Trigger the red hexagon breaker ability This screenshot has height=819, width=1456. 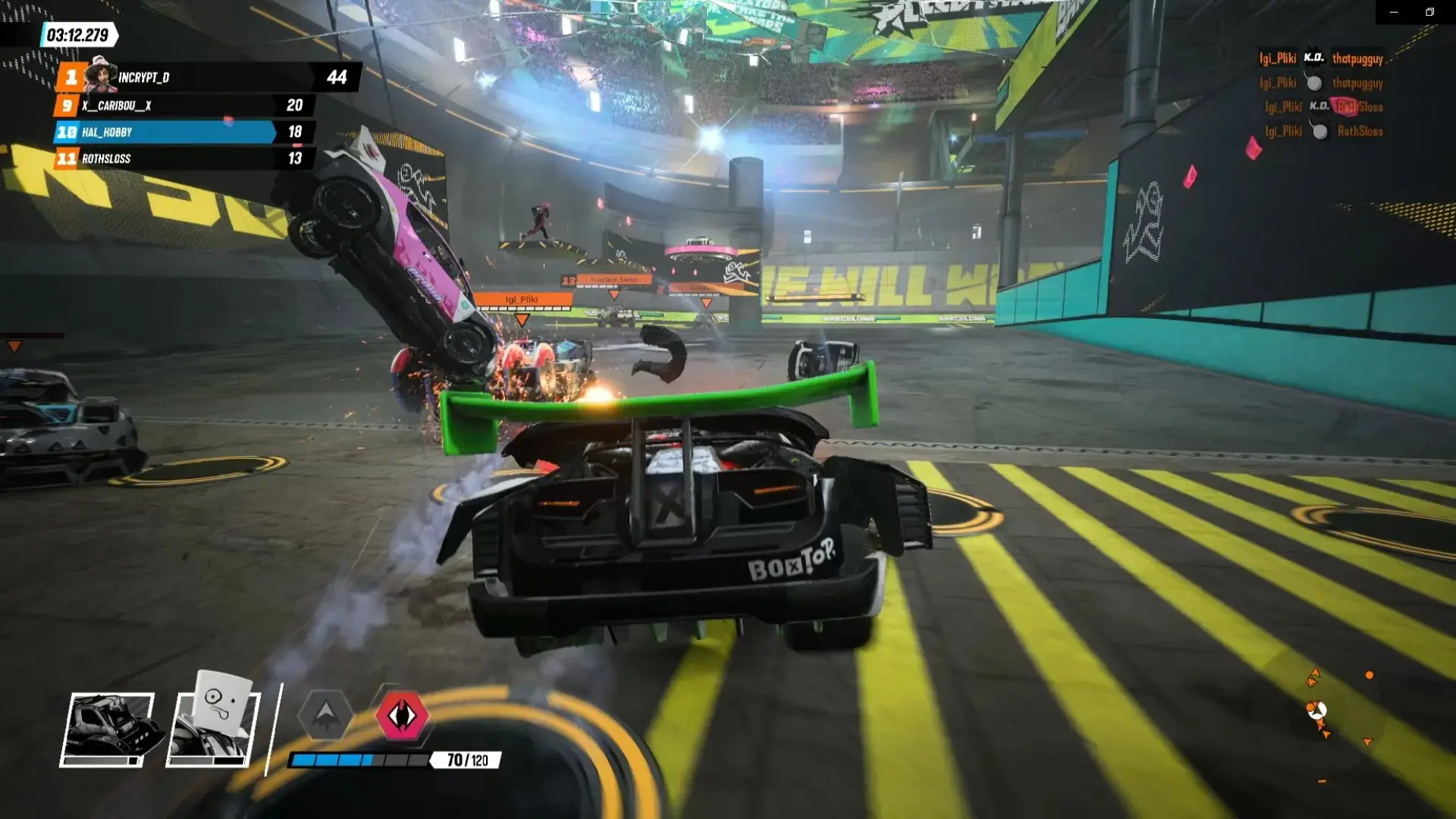coord(403,715)
